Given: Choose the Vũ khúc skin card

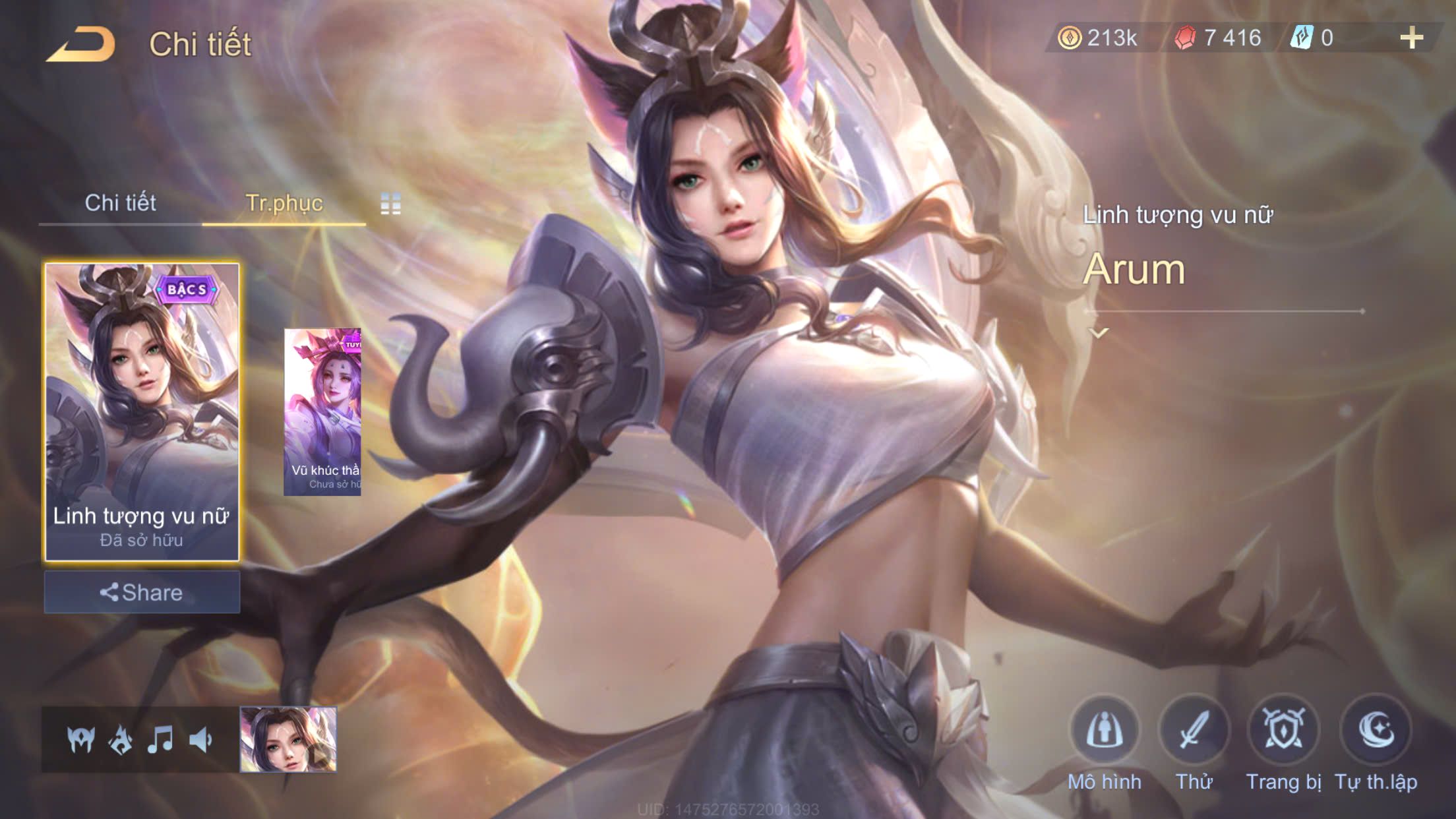Looking at the screenshot, I should (x=322, y=412).
